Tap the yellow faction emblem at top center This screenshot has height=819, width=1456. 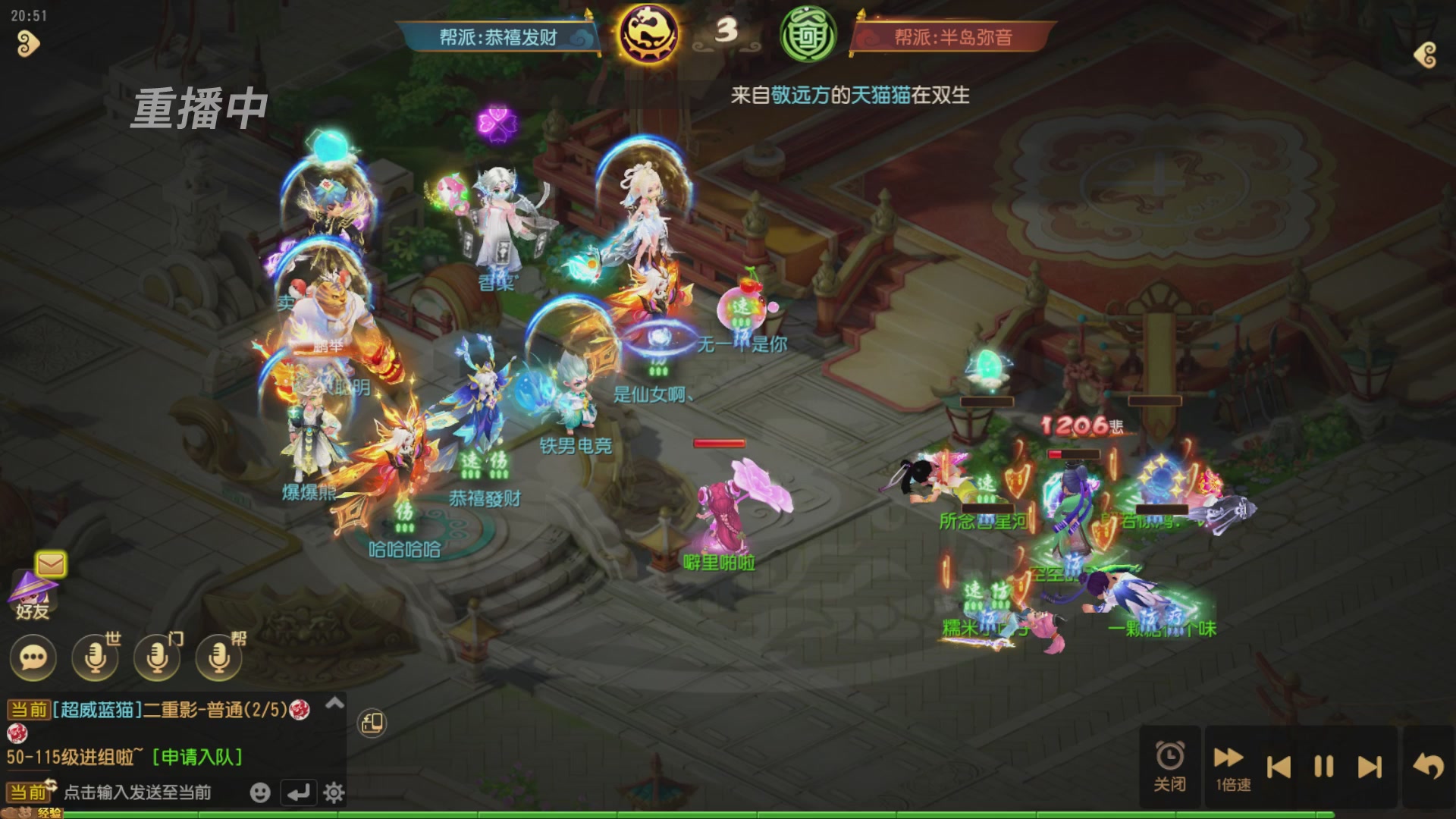648,33
